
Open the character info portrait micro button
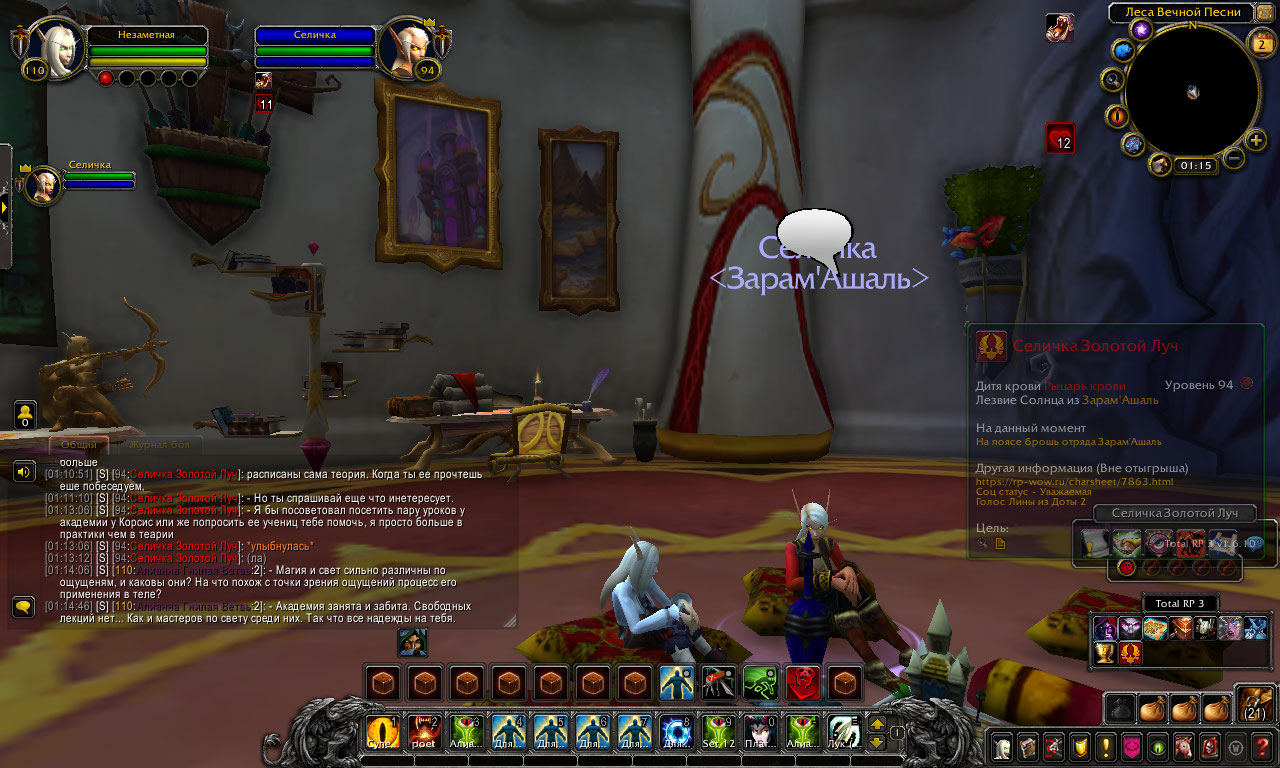tap(1003, 746)
